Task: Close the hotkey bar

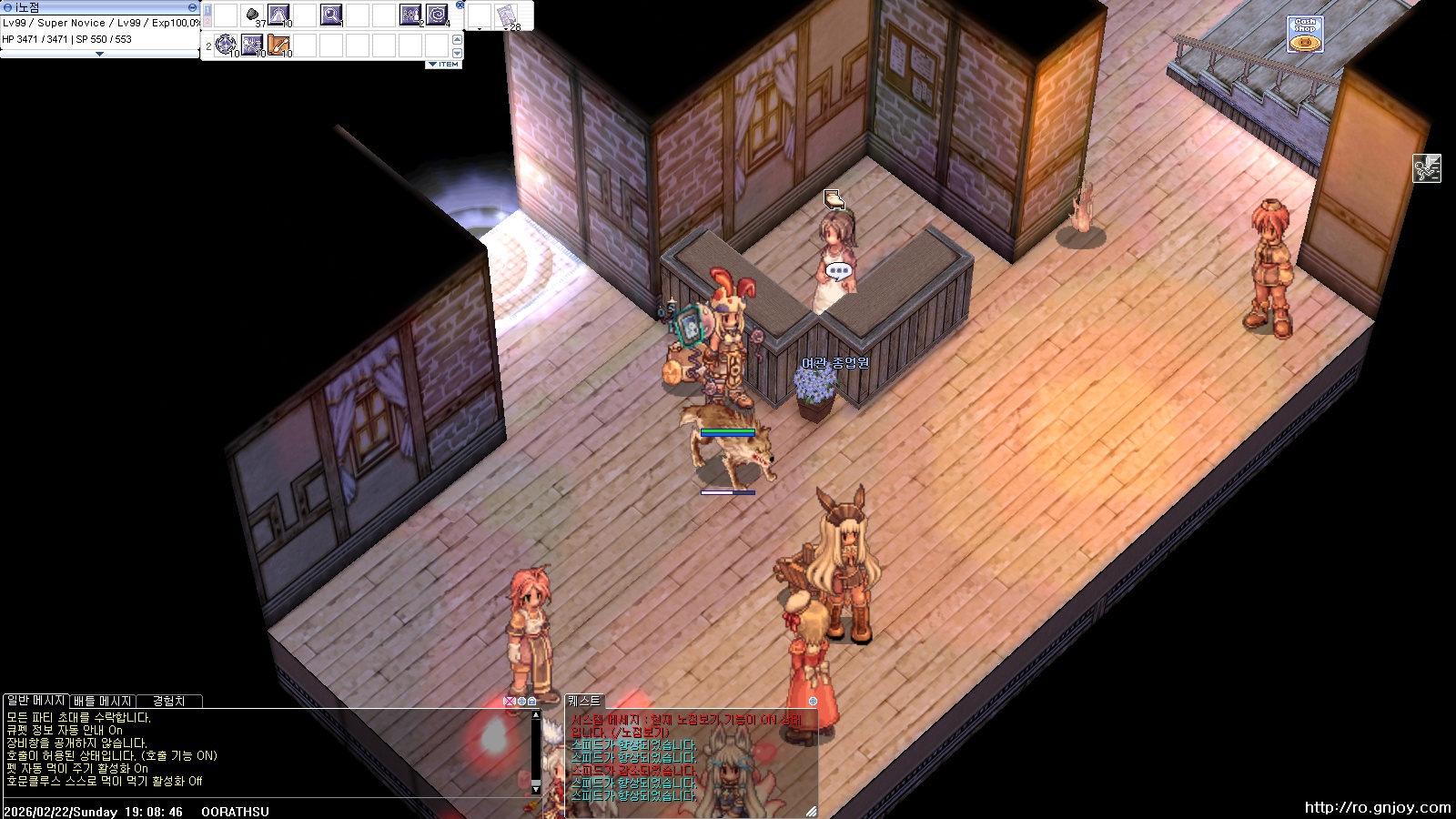Action: click(460, 5)
